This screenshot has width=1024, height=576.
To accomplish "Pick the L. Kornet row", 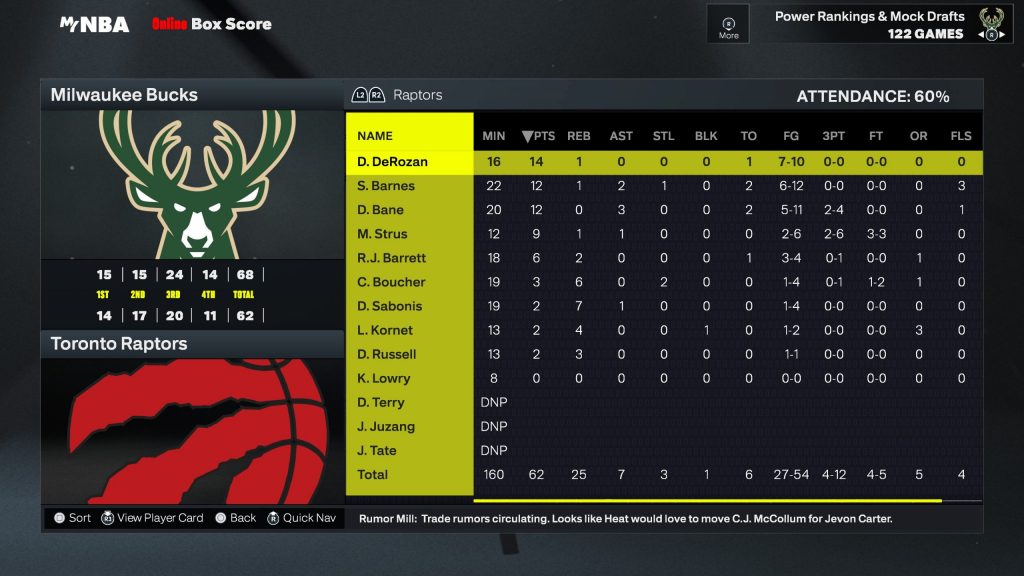I will tap(385, 330).
